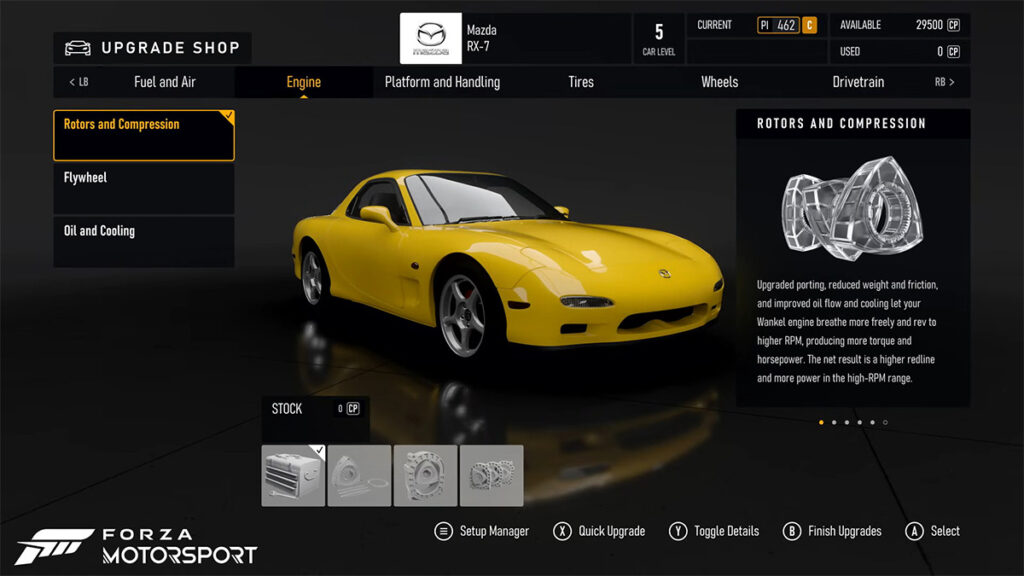The height and width of the screenshot is (576, 1024).
Task: Choose the single rotor upgrade thumbnail
Action: 359,476
